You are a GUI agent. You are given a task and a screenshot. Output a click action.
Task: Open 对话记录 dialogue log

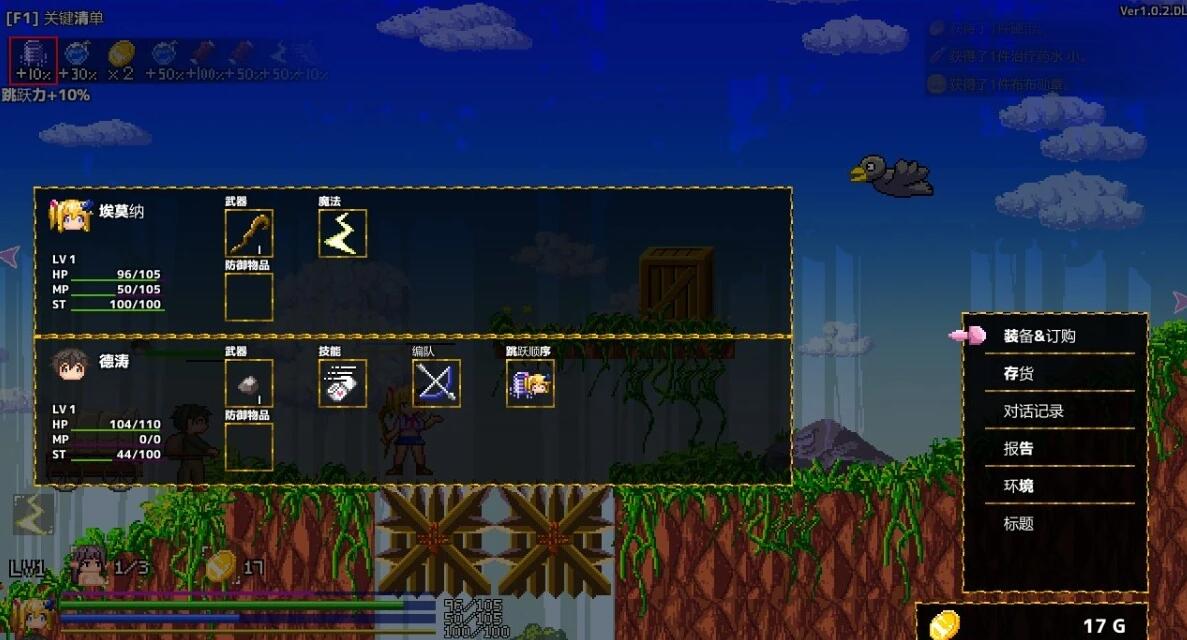click(x=1033, y=411)
